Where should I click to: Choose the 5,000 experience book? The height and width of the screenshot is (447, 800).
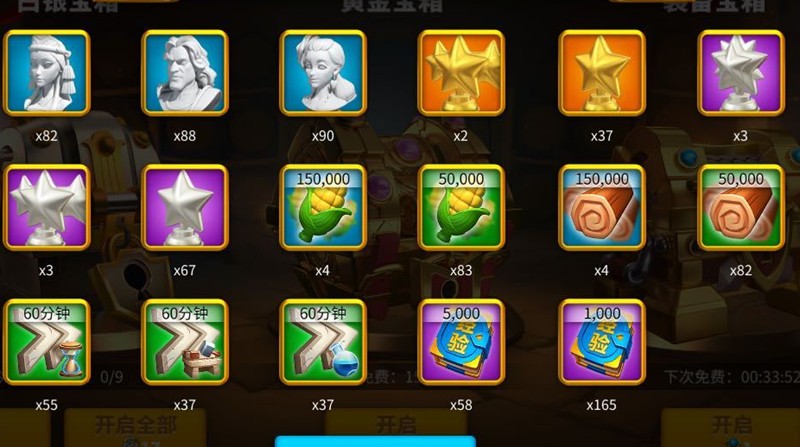[461, 342]
